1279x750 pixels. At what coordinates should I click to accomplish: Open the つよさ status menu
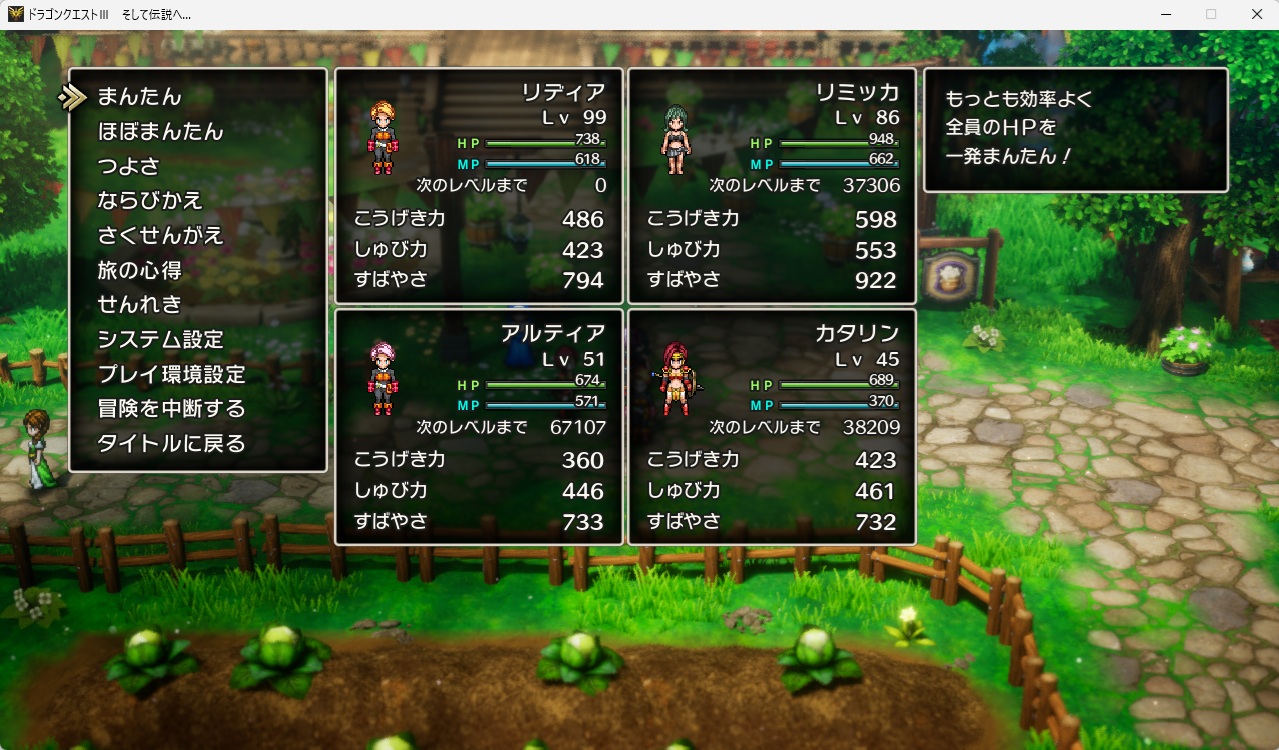(128, 166)
